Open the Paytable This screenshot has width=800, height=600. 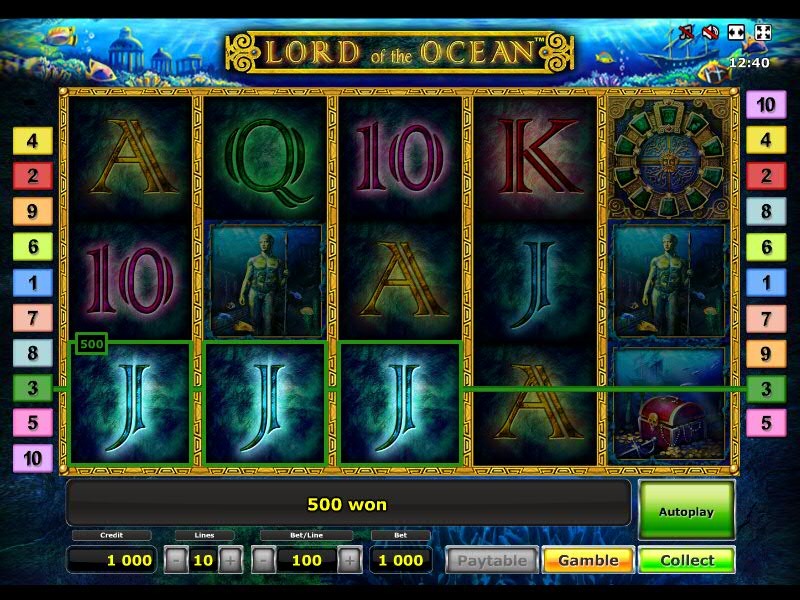(490, 560)
